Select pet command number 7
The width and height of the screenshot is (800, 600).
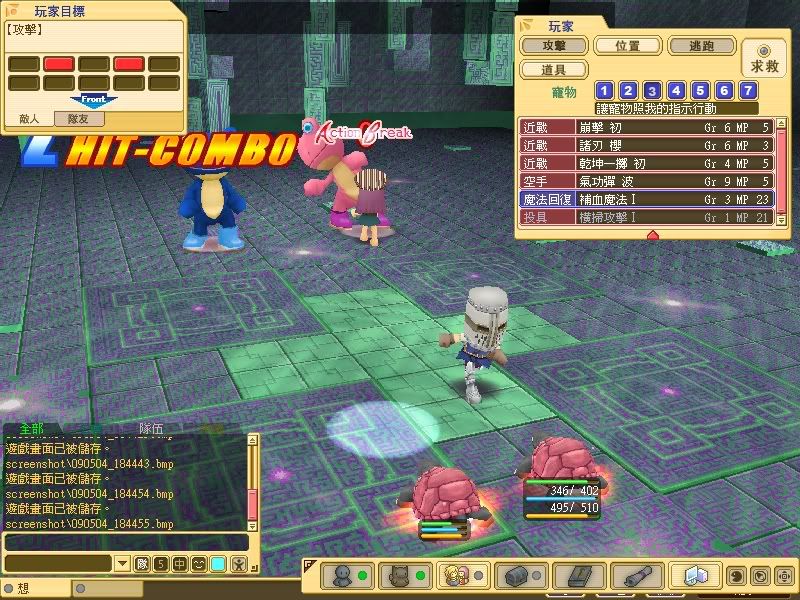tap(748, 91)
